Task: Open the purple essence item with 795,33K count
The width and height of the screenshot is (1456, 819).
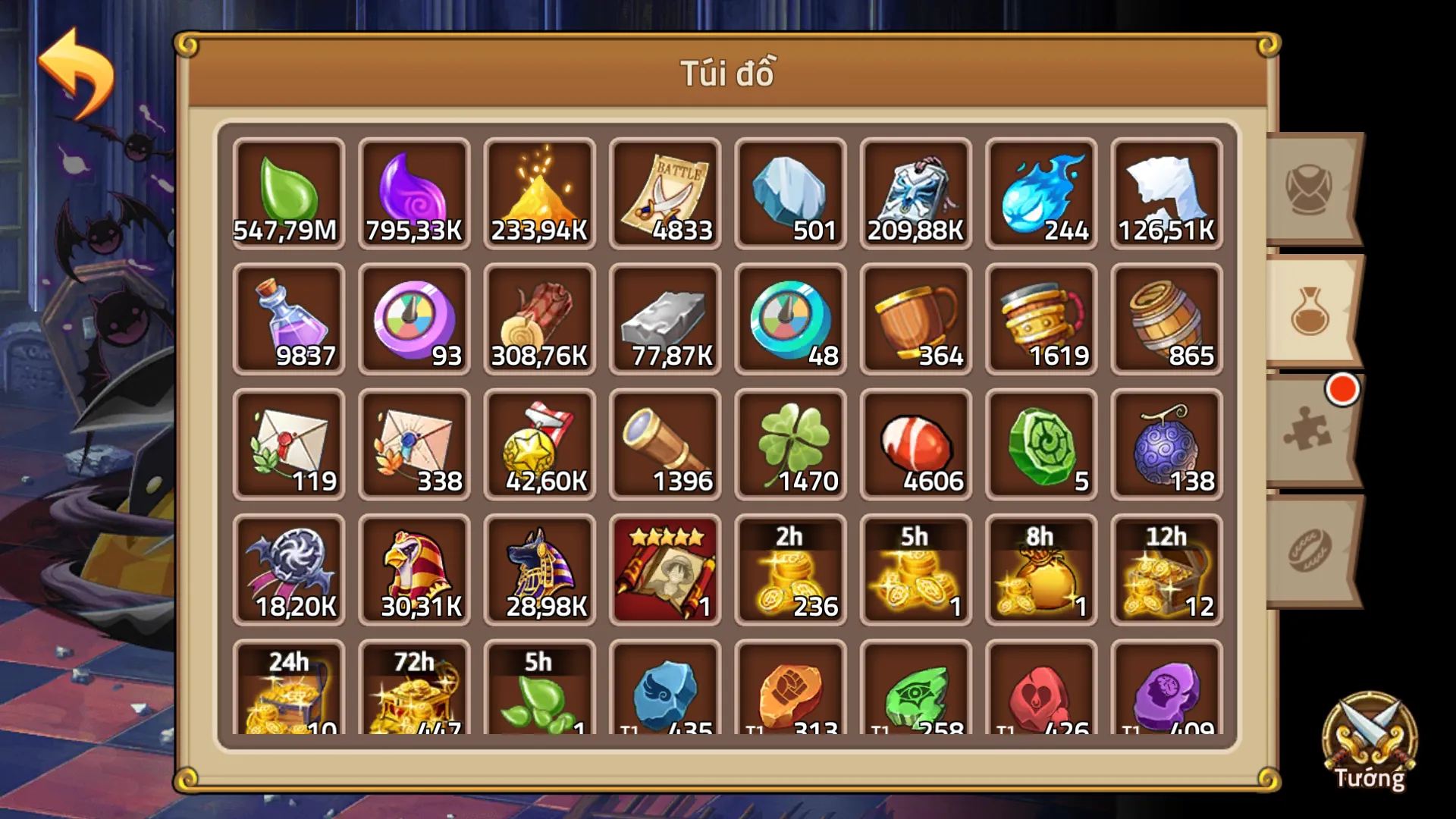Action: pyautogui.click(x=414, y=193)
